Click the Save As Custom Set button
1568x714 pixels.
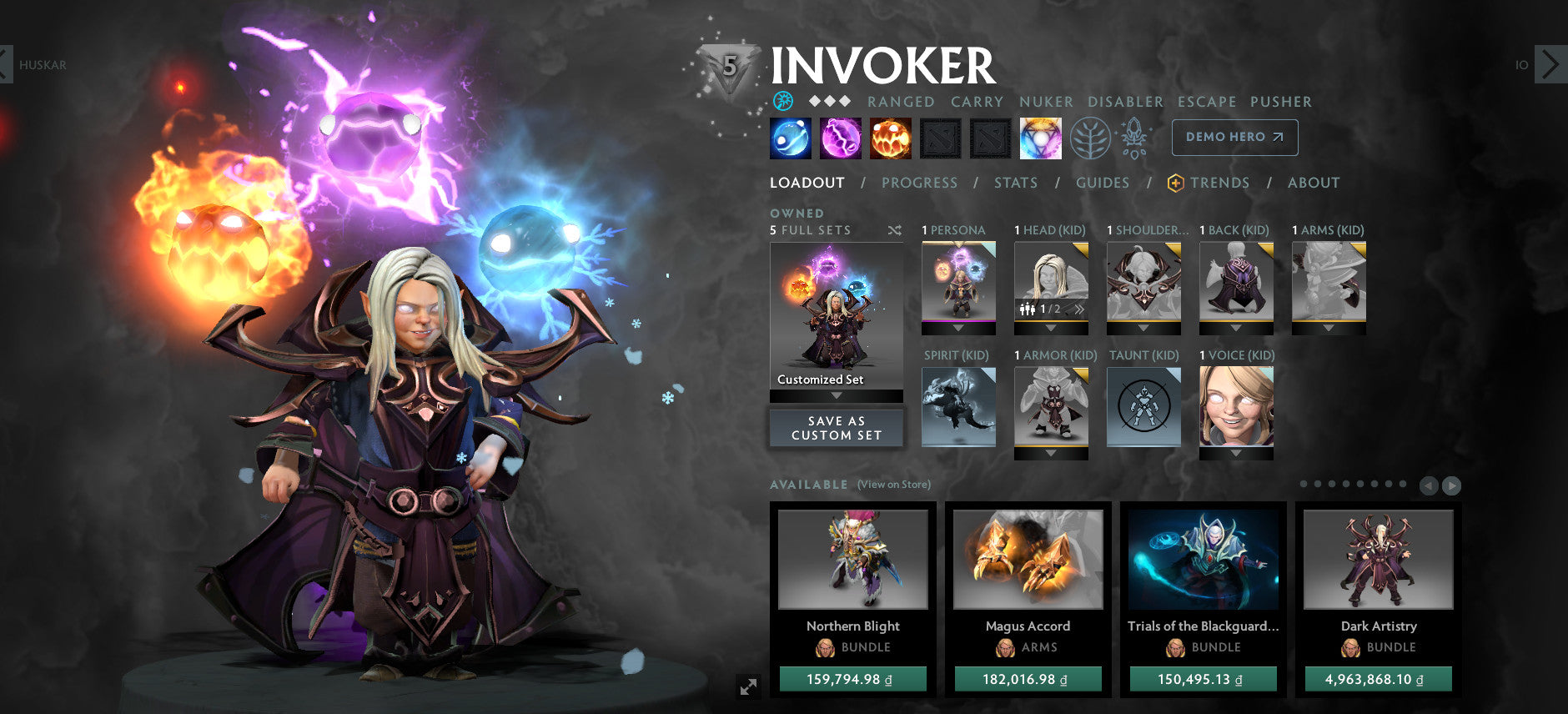click(837, 428)
